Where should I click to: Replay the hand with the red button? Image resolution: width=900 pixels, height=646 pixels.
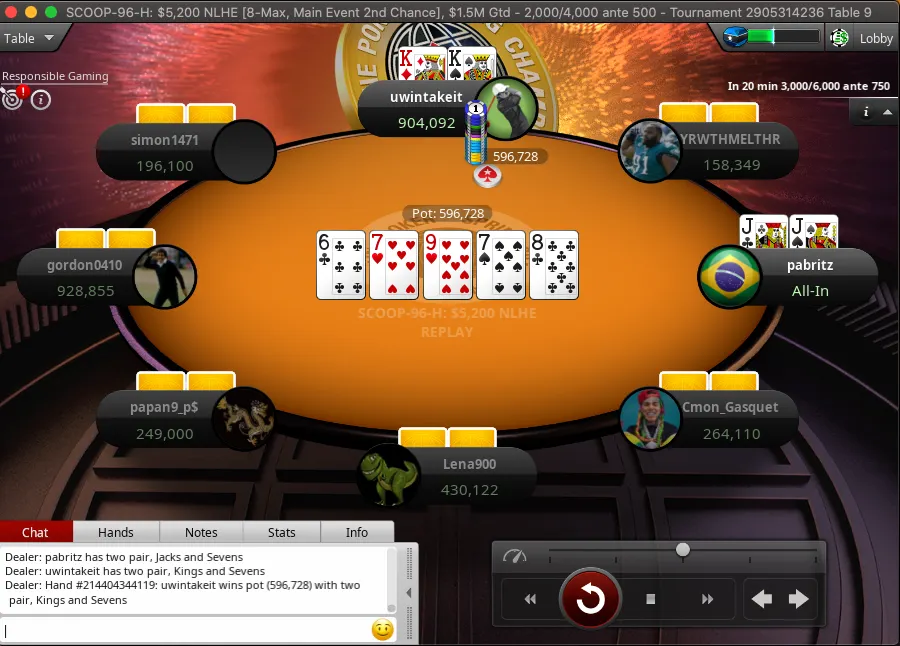[x=590, y=599]
